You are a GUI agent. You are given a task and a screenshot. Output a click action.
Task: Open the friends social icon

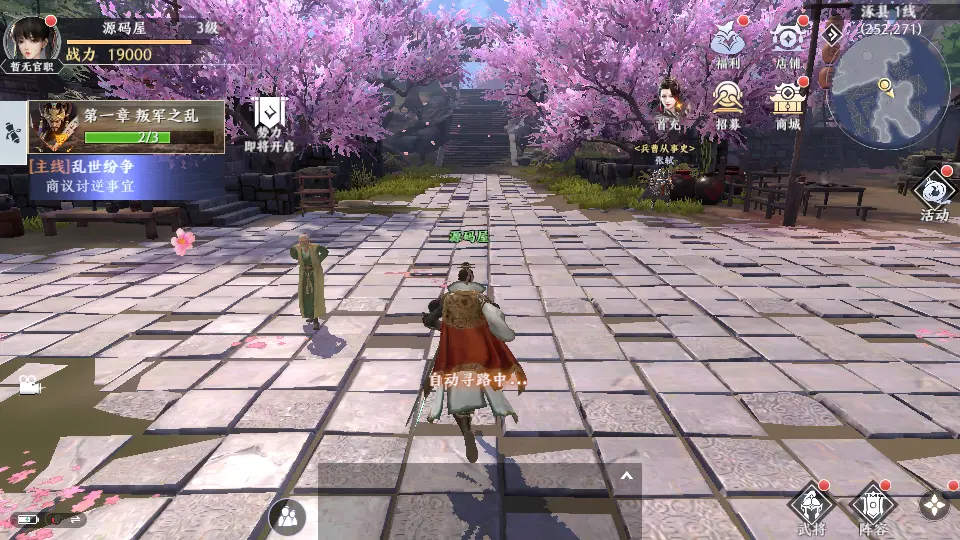coord(287,516)
